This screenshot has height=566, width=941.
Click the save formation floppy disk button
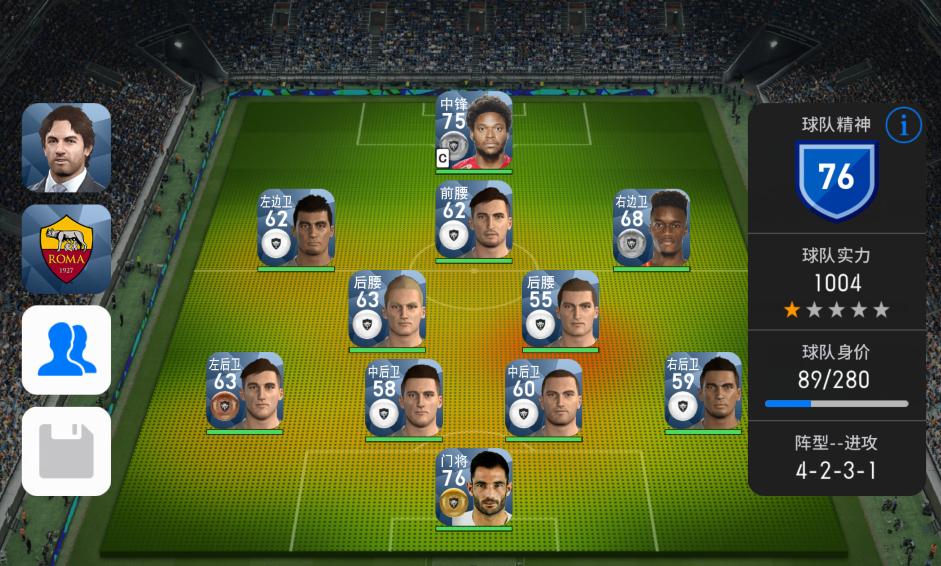(66, 451)
